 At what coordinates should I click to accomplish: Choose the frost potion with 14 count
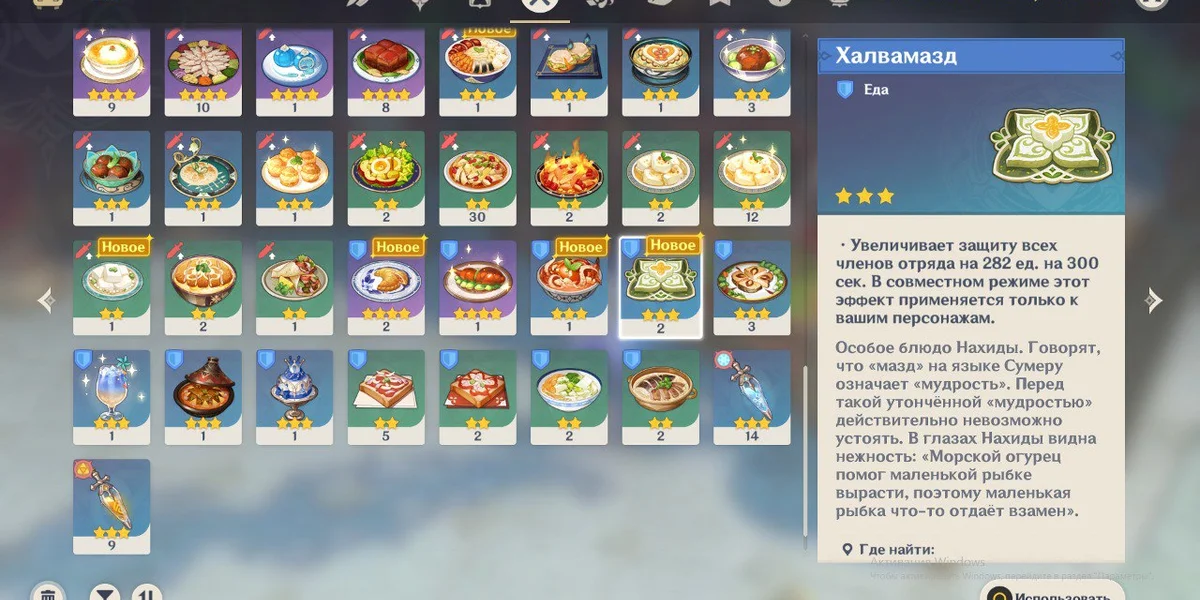click(752, 395)
